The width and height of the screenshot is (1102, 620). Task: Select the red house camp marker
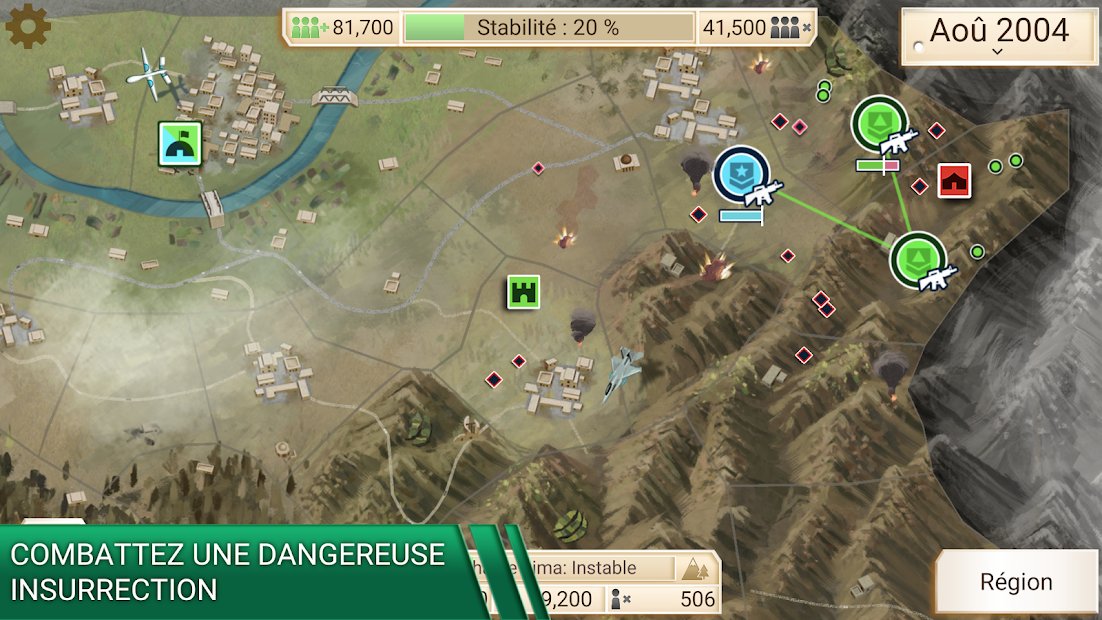pyautogui.click(x=955, y=180)
